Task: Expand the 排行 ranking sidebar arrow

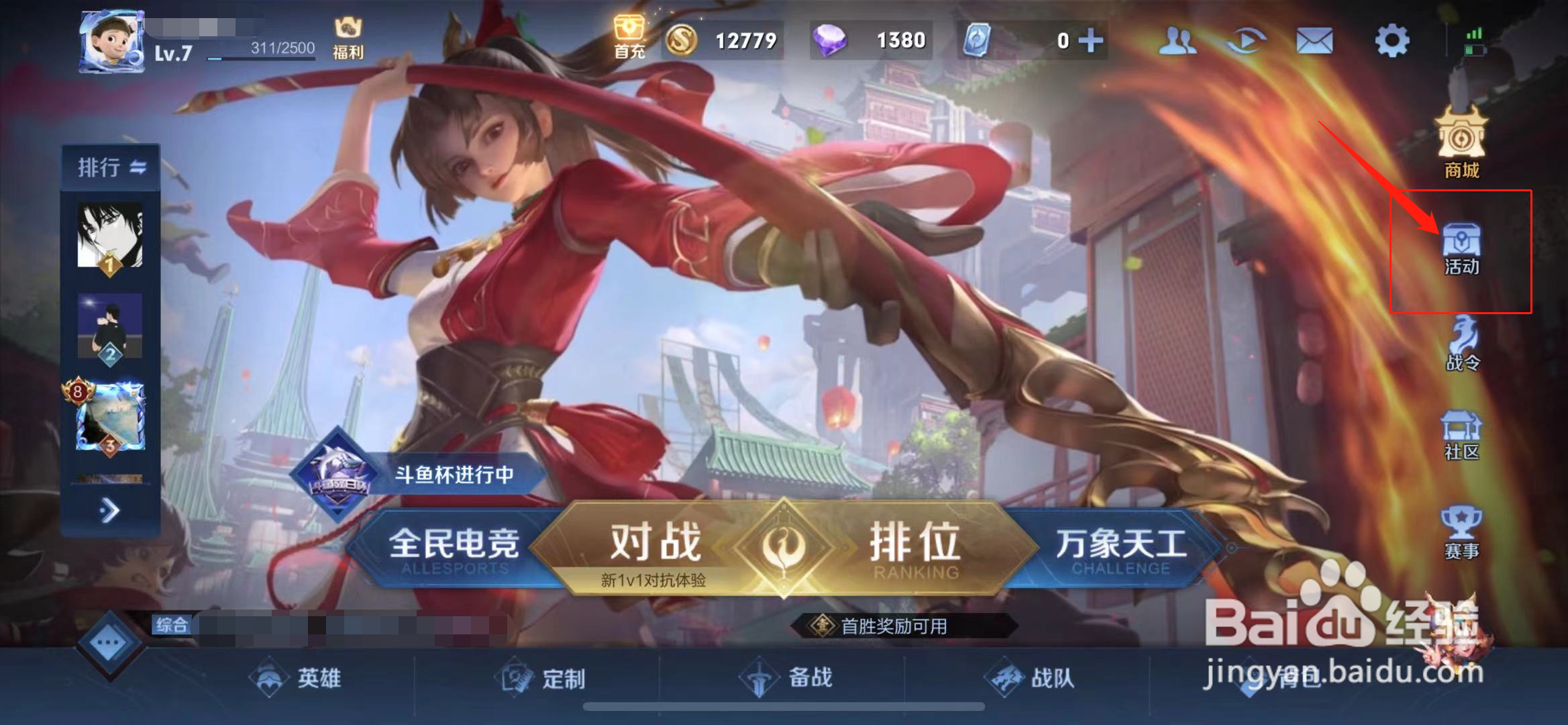Action: click(x=110, y=510)
